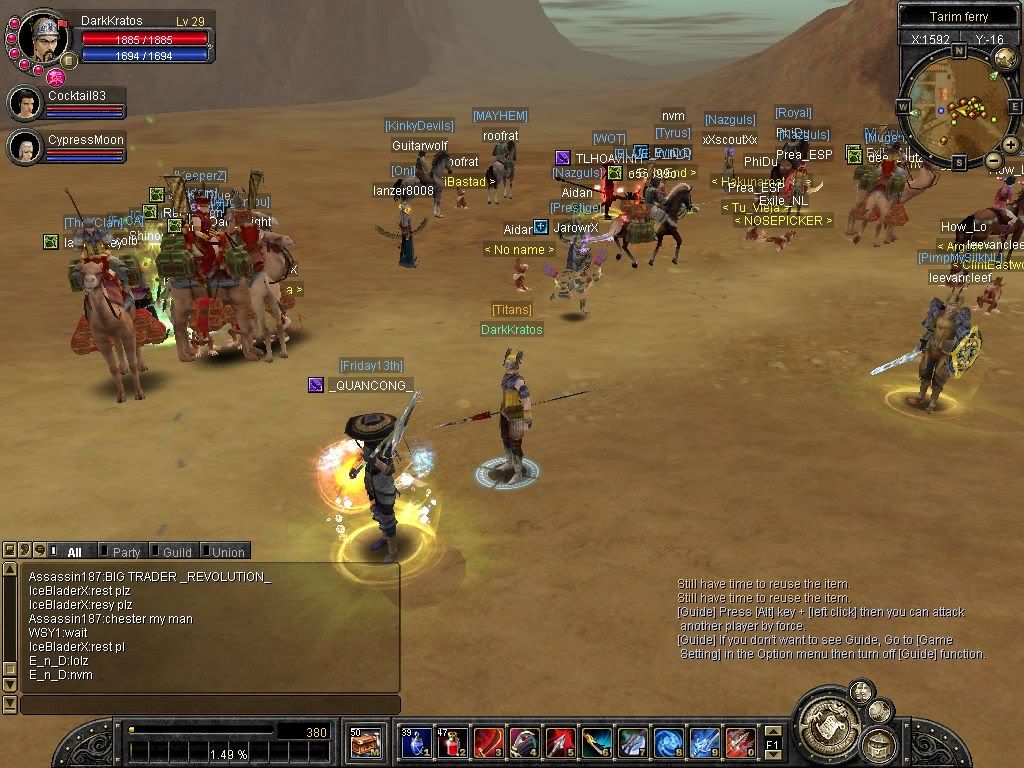Open the Guild chat tab
The image size is (1024, 768).
click(x=176, y=551)
